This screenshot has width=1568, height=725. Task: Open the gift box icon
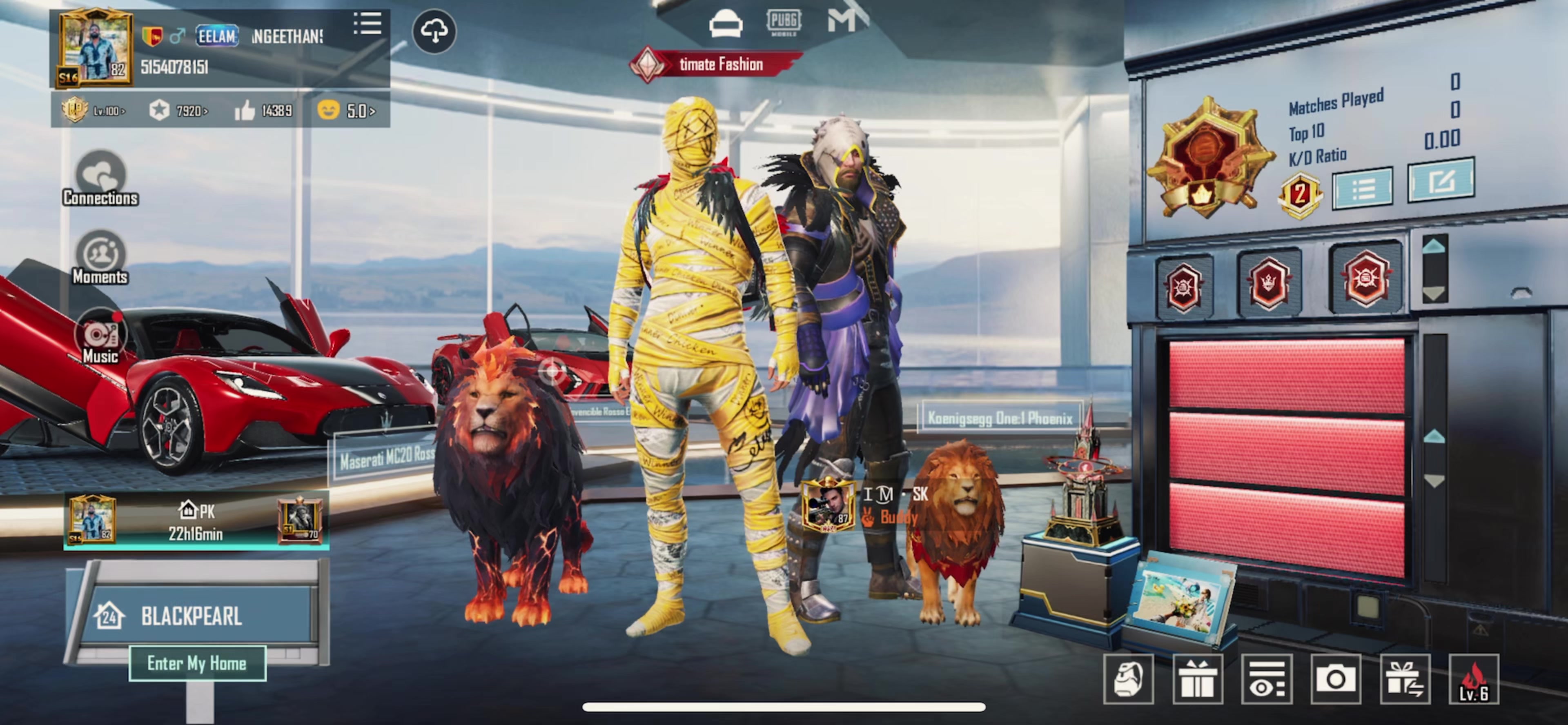1197,679
